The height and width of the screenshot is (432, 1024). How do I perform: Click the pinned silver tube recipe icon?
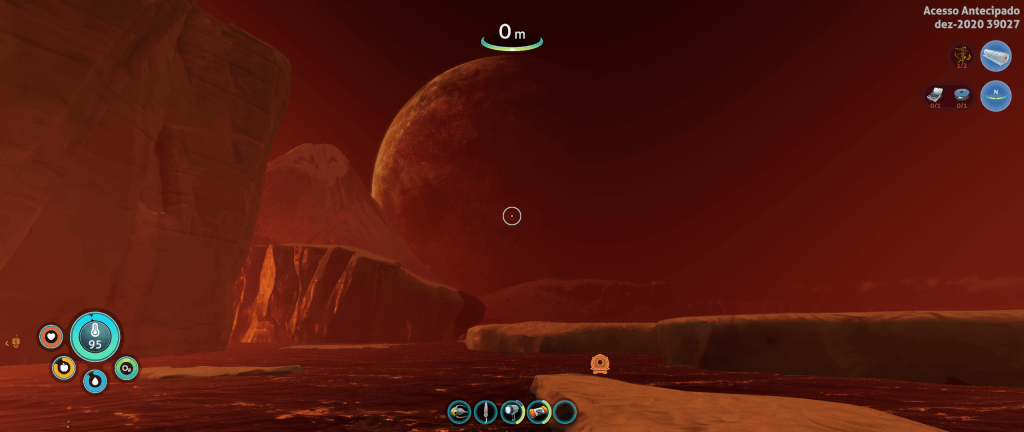click(996, 55)
